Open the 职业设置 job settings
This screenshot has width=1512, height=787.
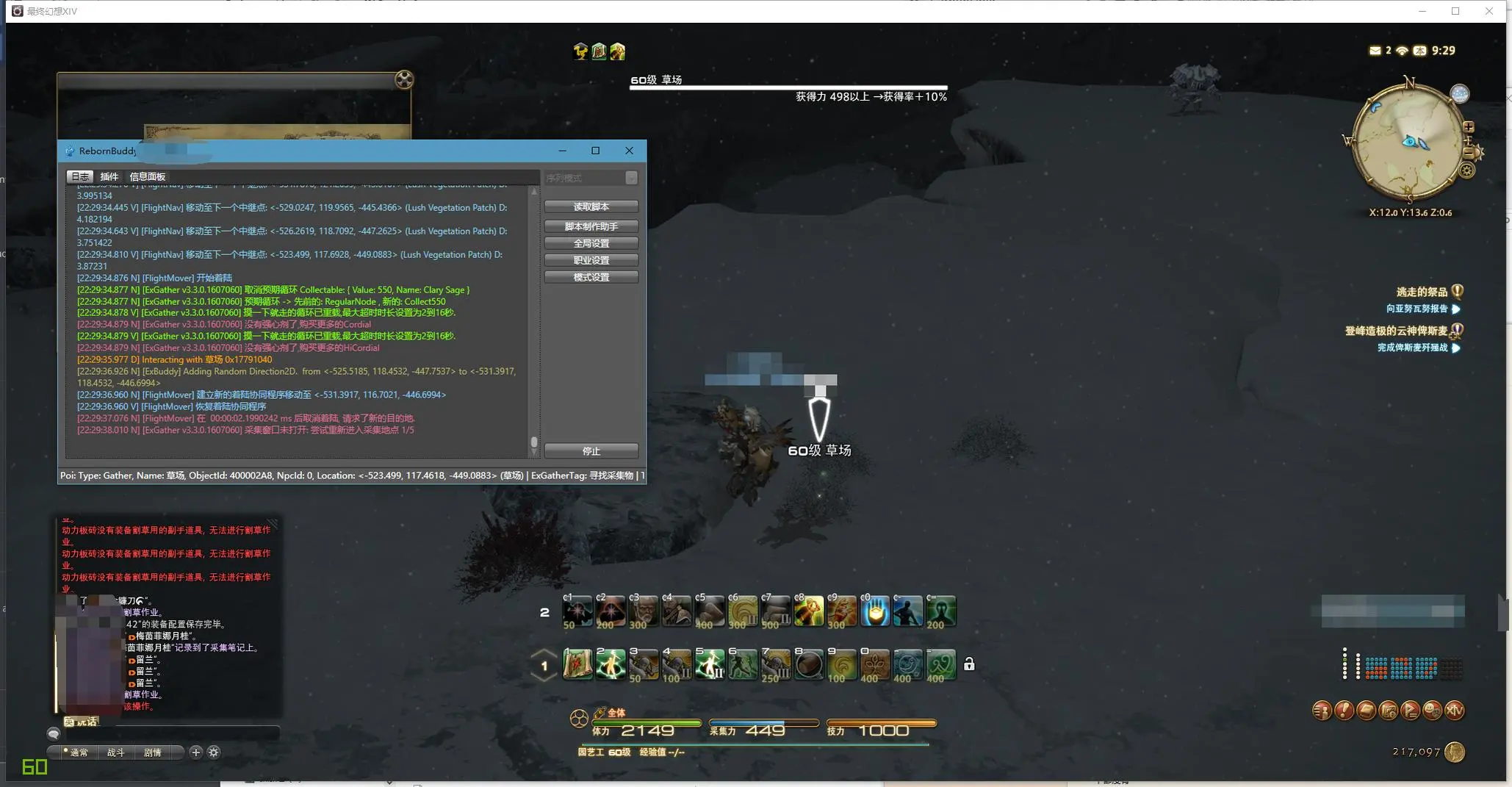coord(591,260)
